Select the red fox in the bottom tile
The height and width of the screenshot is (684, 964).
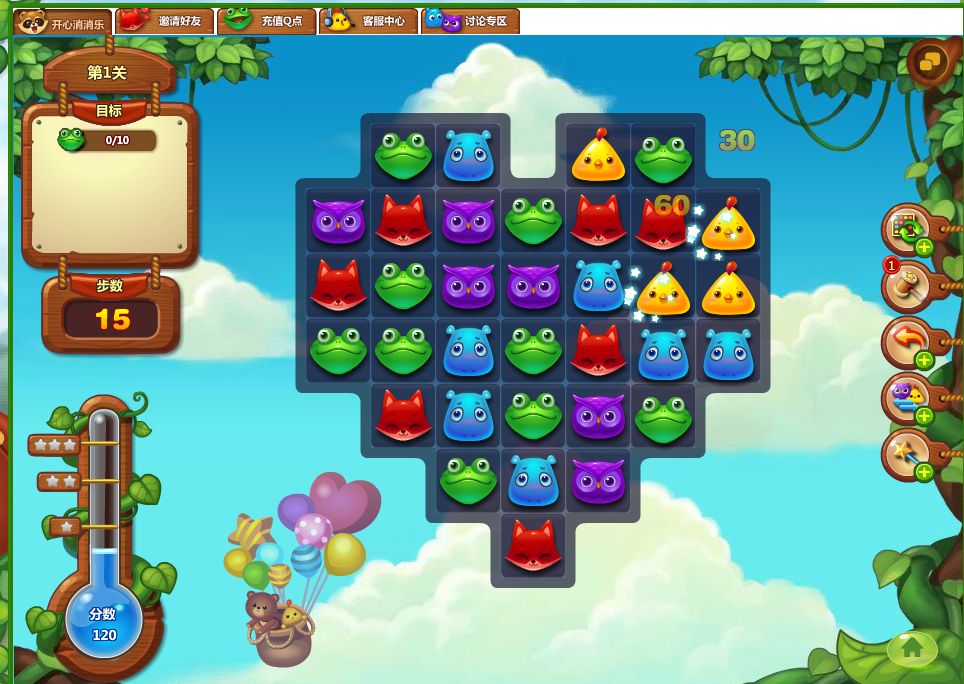pos(533,545)
